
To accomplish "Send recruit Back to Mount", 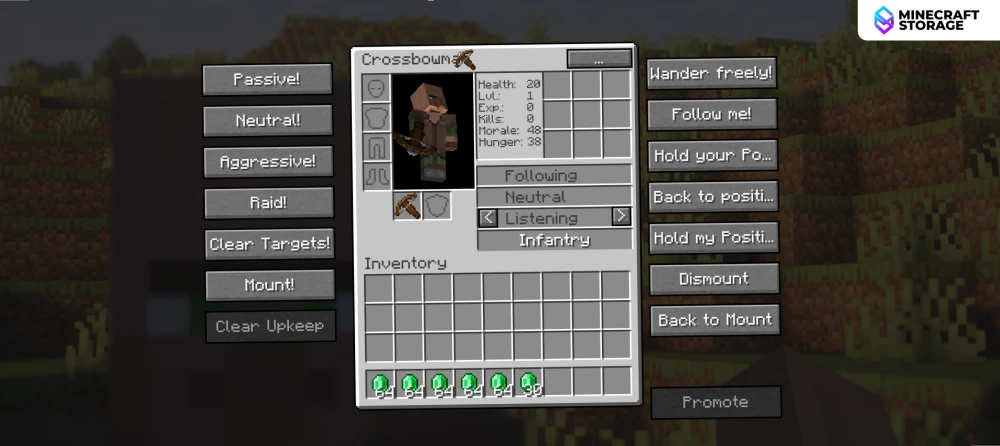I will (x=714, y=320).
